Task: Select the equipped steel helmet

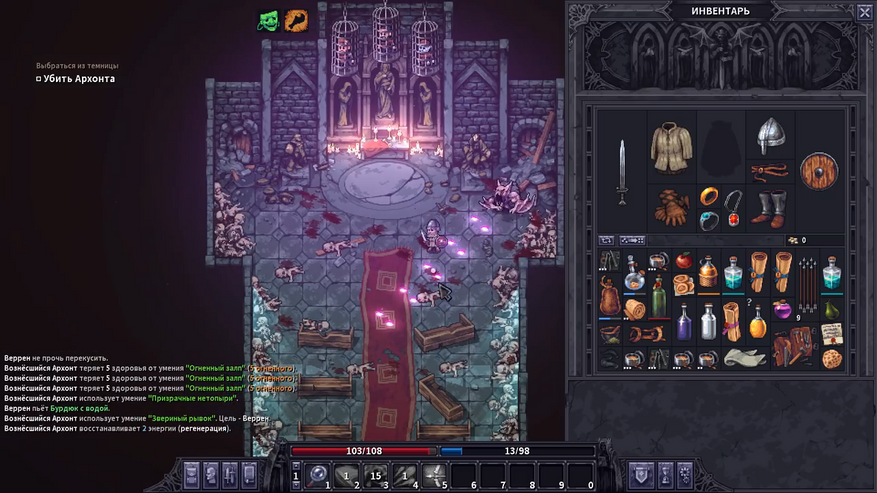Action: coord(769,135)
